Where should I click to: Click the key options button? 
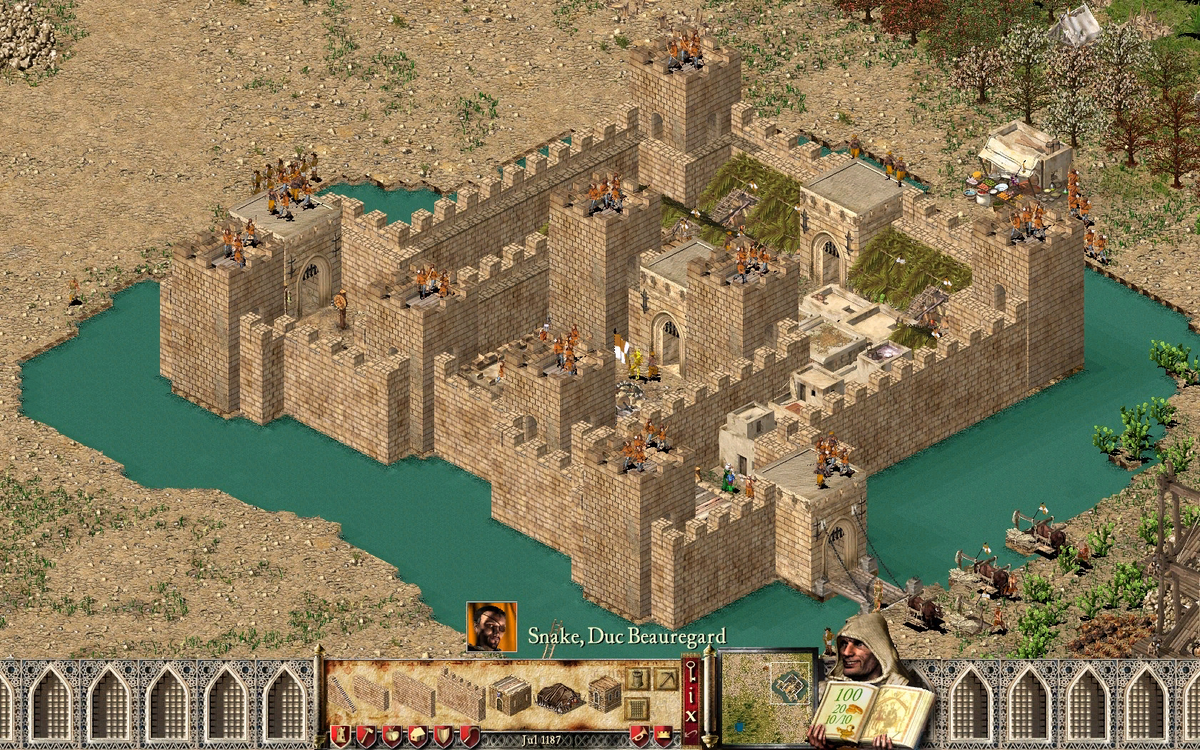690,670
